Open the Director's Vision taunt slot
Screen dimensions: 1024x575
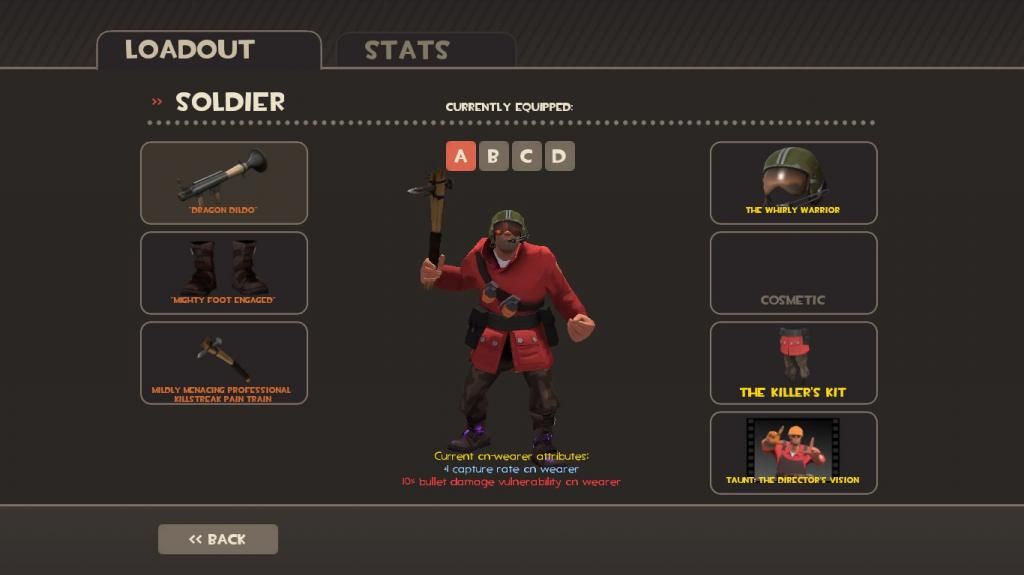coord(793,453)
